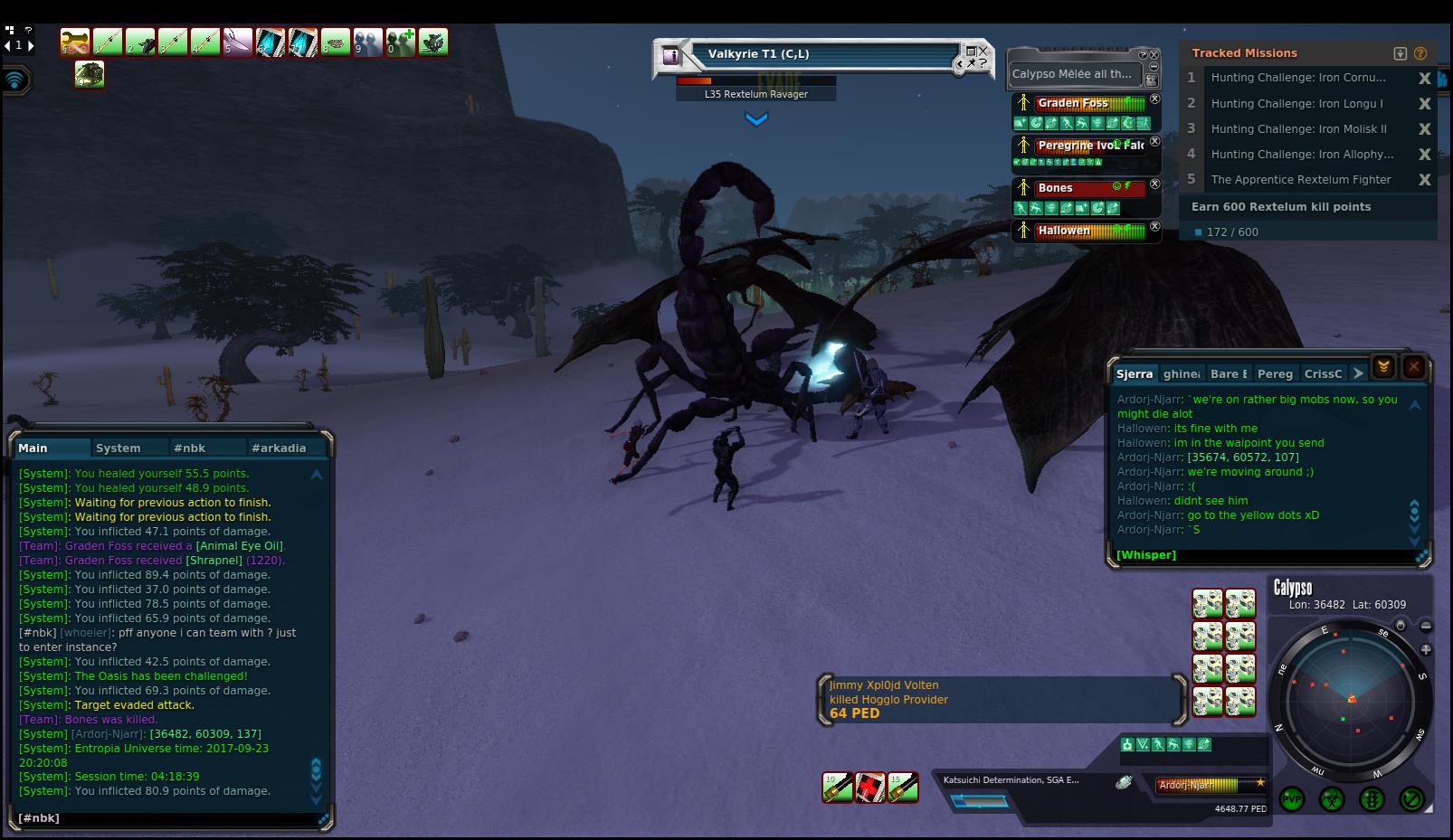Screen dimensions: 1453x840
Task: Activate the hotbar slot 5 blade
Action: (238, 42)
